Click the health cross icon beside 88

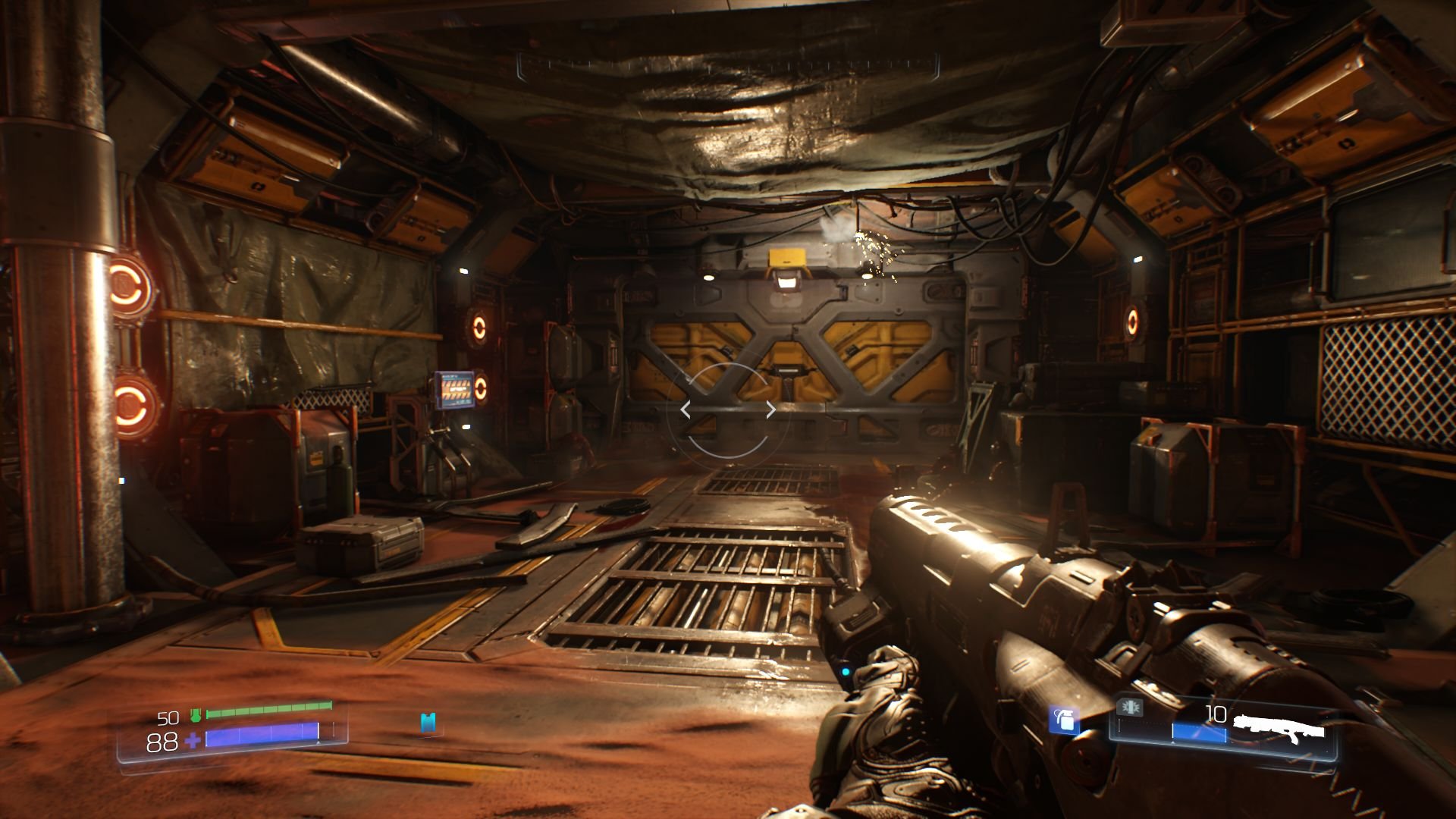coord(193,740)
